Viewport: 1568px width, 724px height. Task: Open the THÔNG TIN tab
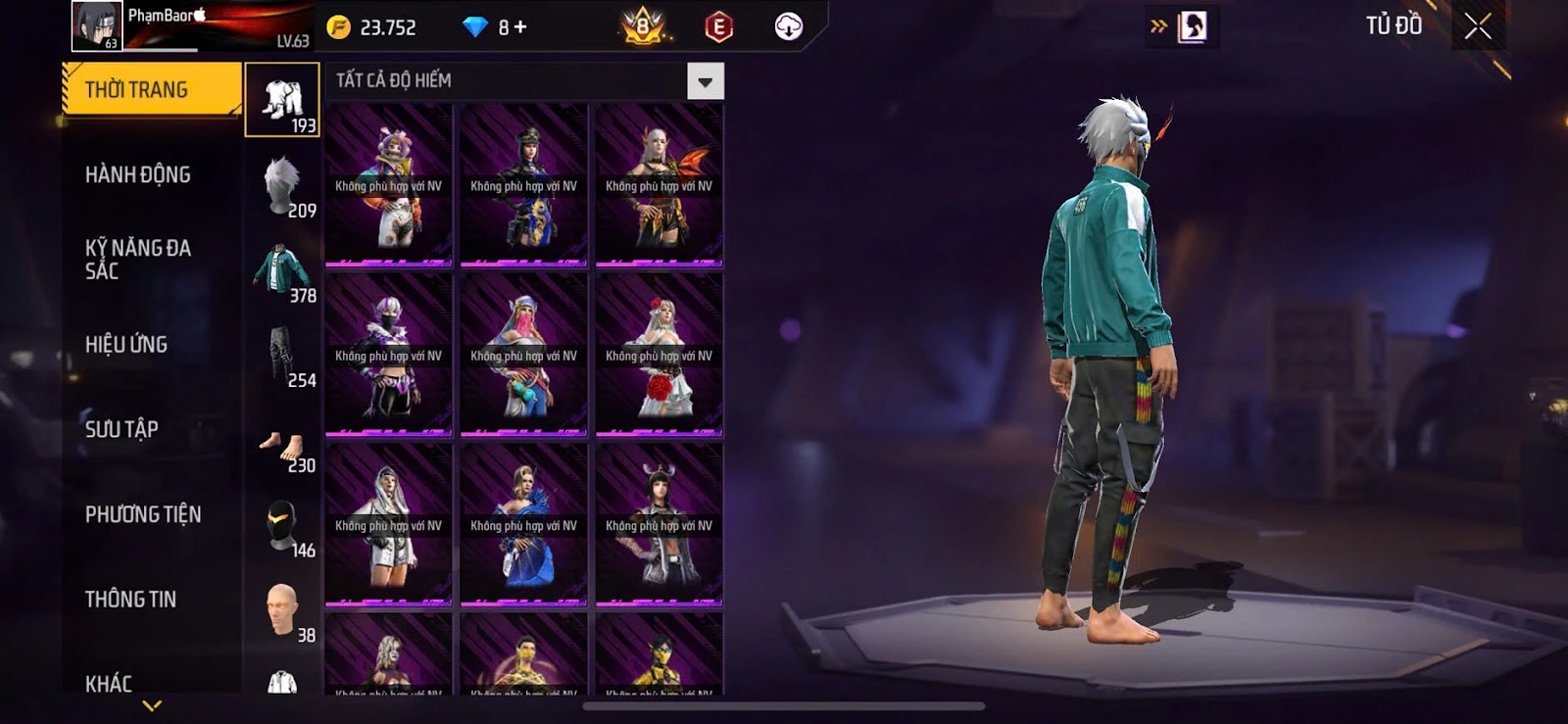pos(130,600)
